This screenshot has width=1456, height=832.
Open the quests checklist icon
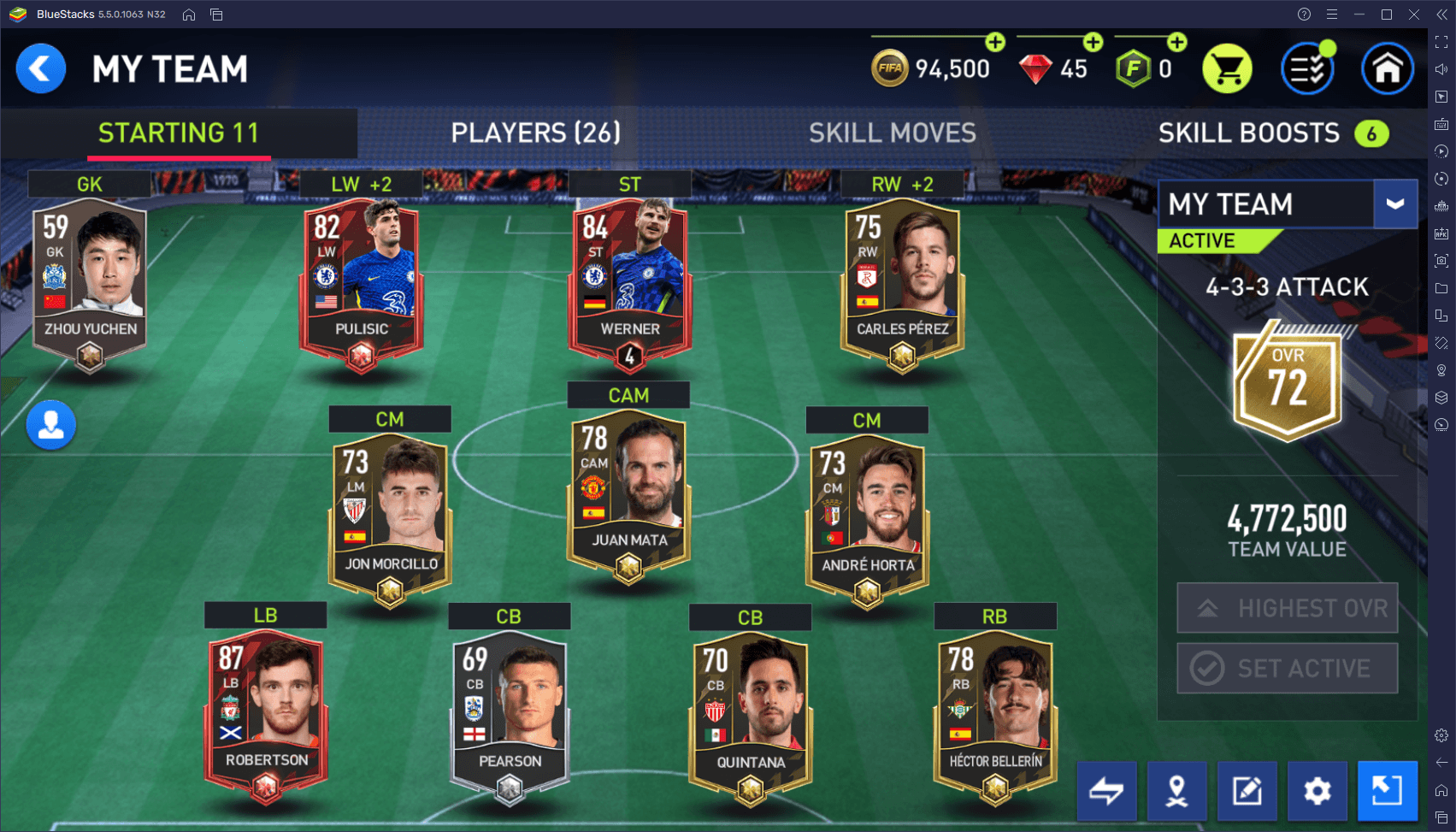click(1307, 69)
